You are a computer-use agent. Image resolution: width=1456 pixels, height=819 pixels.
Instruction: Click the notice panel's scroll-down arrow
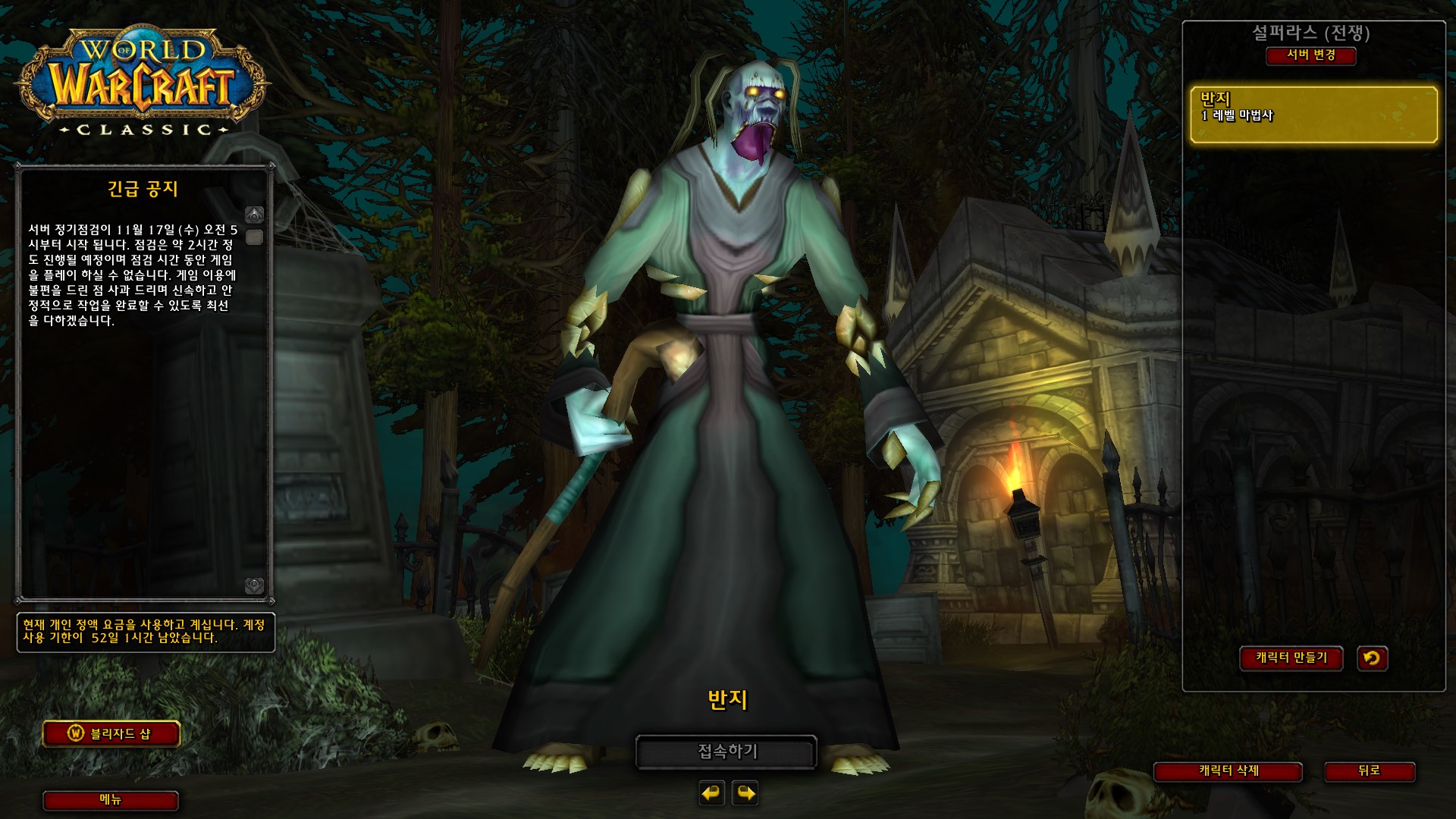click(255, 585)
